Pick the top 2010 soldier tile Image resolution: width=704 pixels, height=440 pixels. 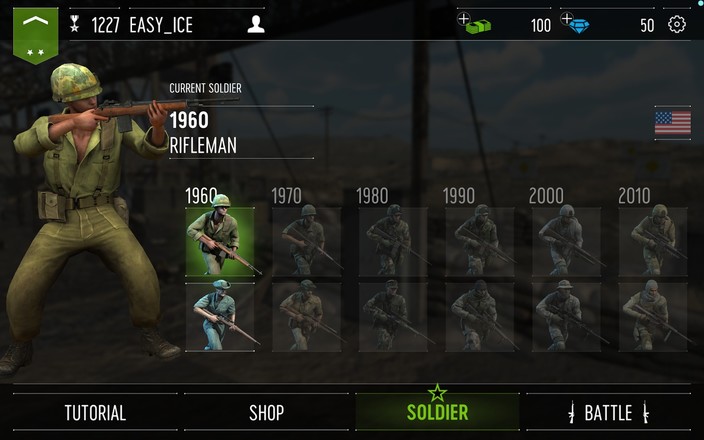pos(652,241)
